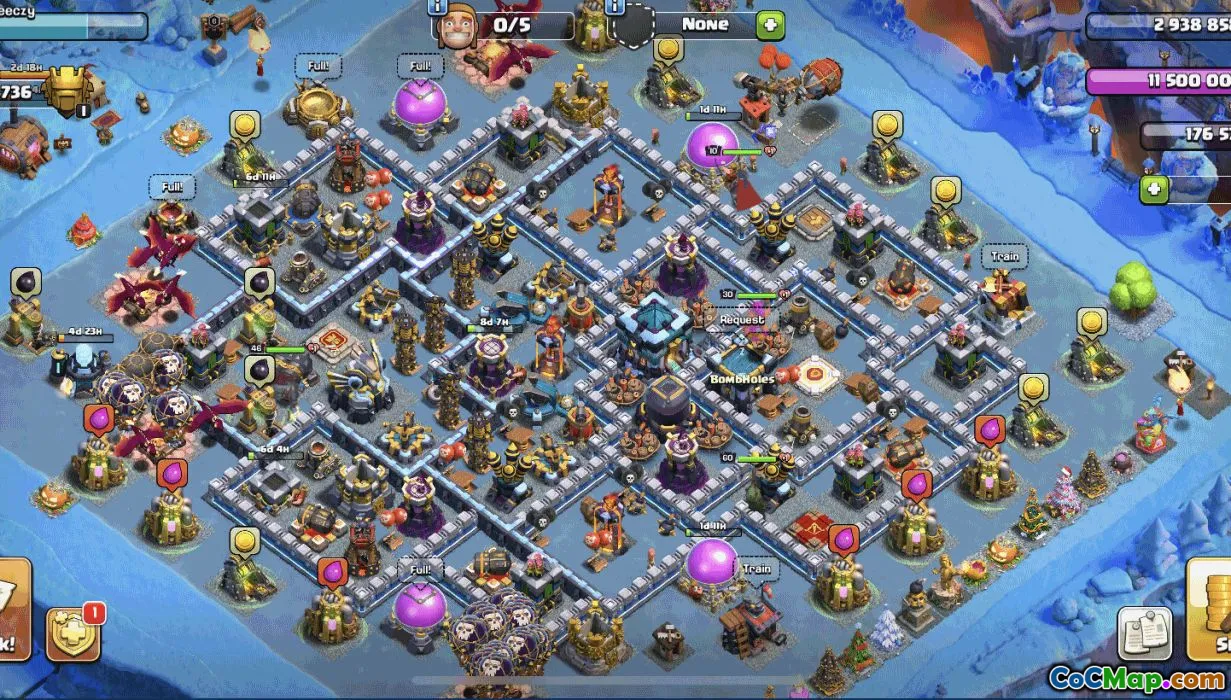Open the player experience bar and name

[x=70, y=24]
